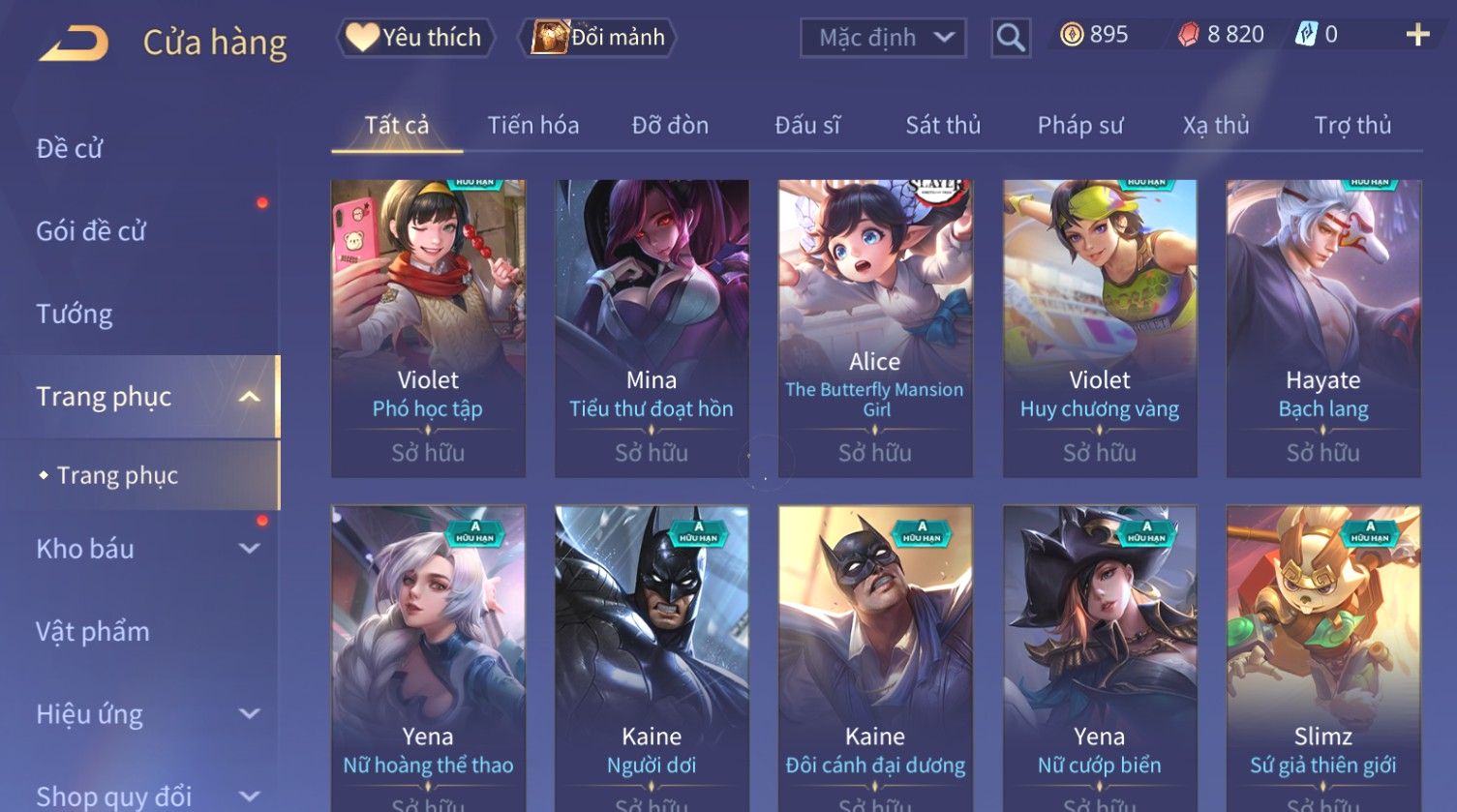
Task: Go back using the arrow button
Action: pos(74,44)
